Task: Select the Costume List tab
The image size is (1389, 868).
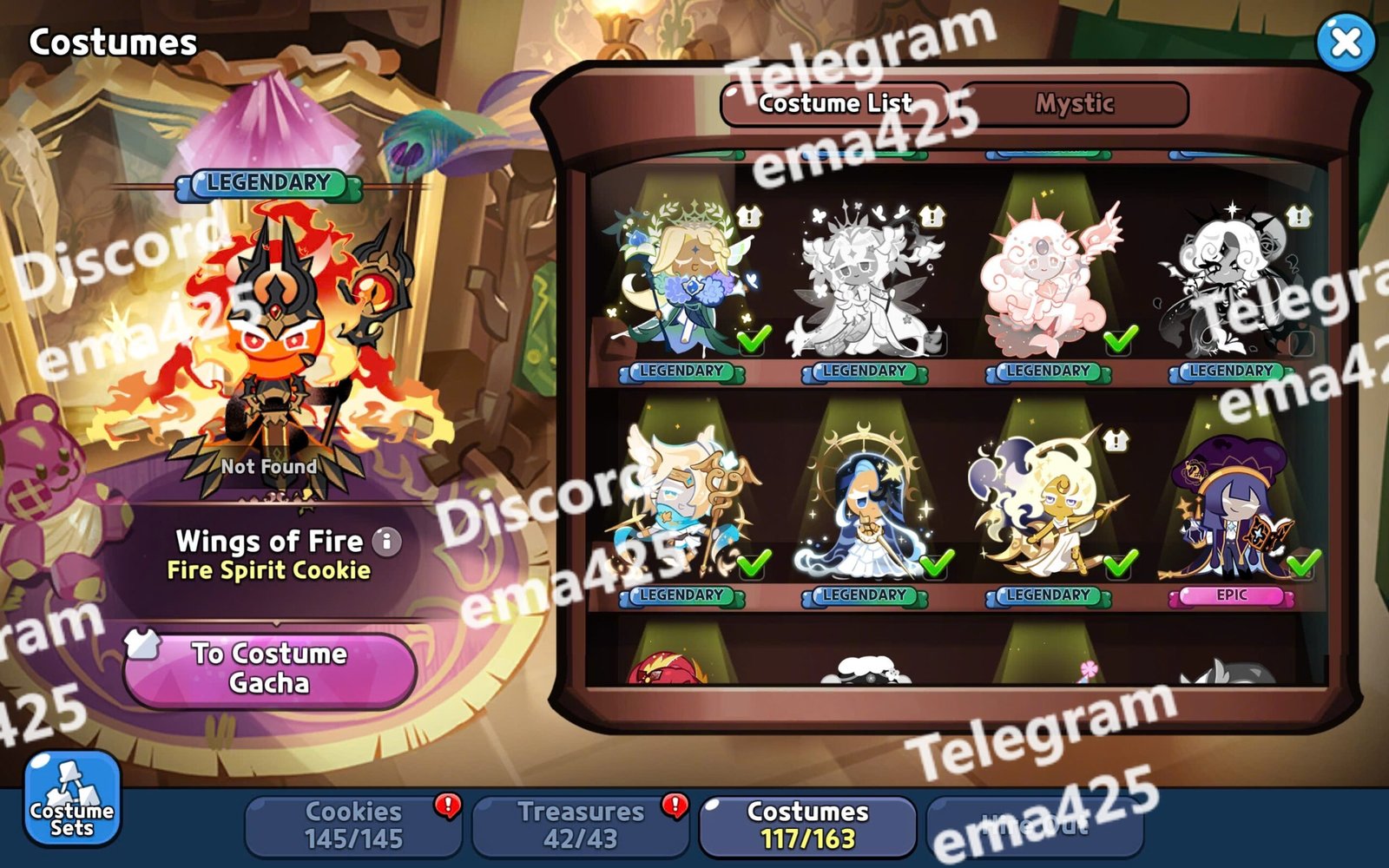Action: [834, 104]
